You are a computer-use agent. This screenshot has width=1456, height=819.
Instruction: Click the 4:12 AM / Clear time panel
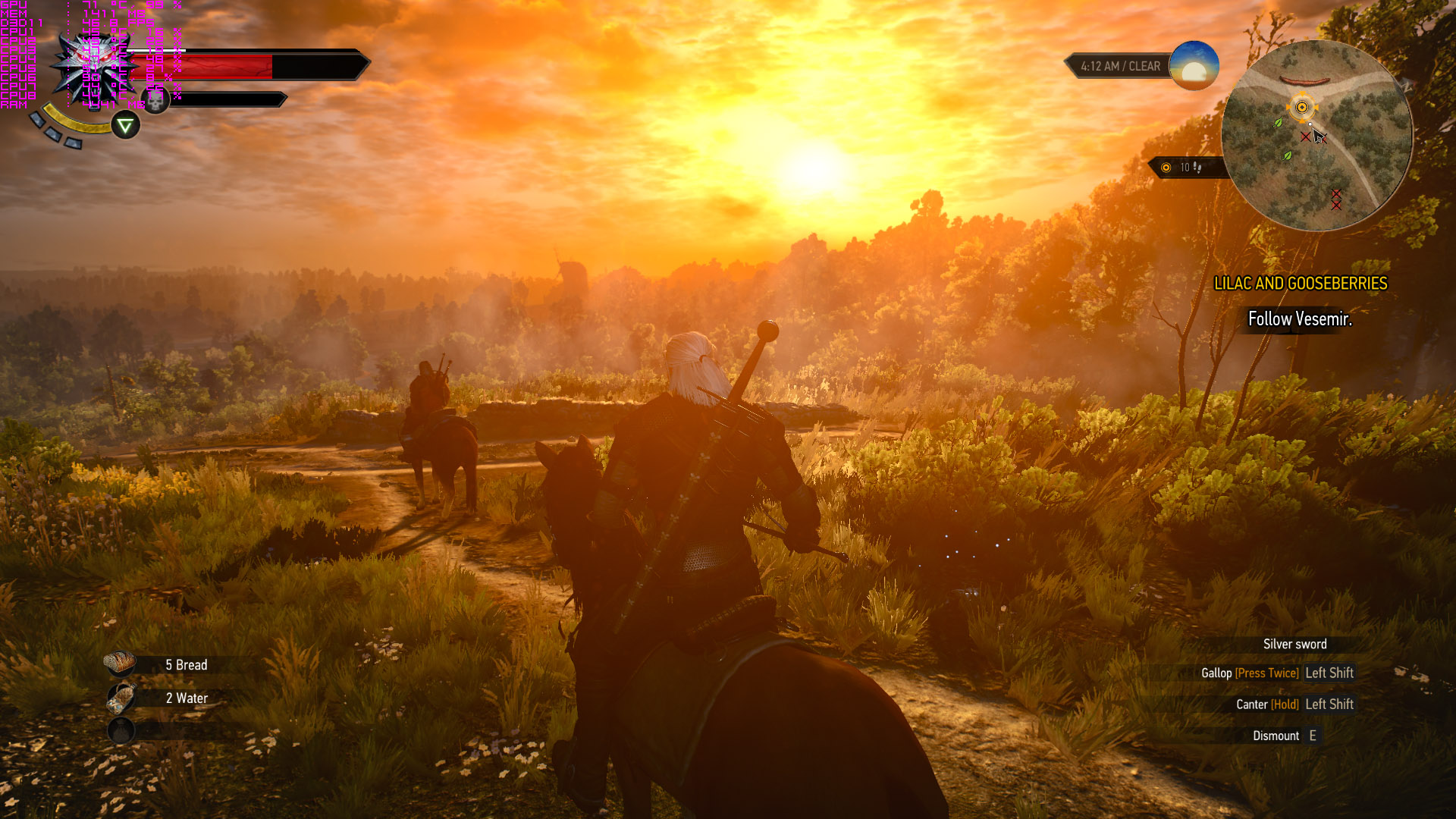[1120, 67]
